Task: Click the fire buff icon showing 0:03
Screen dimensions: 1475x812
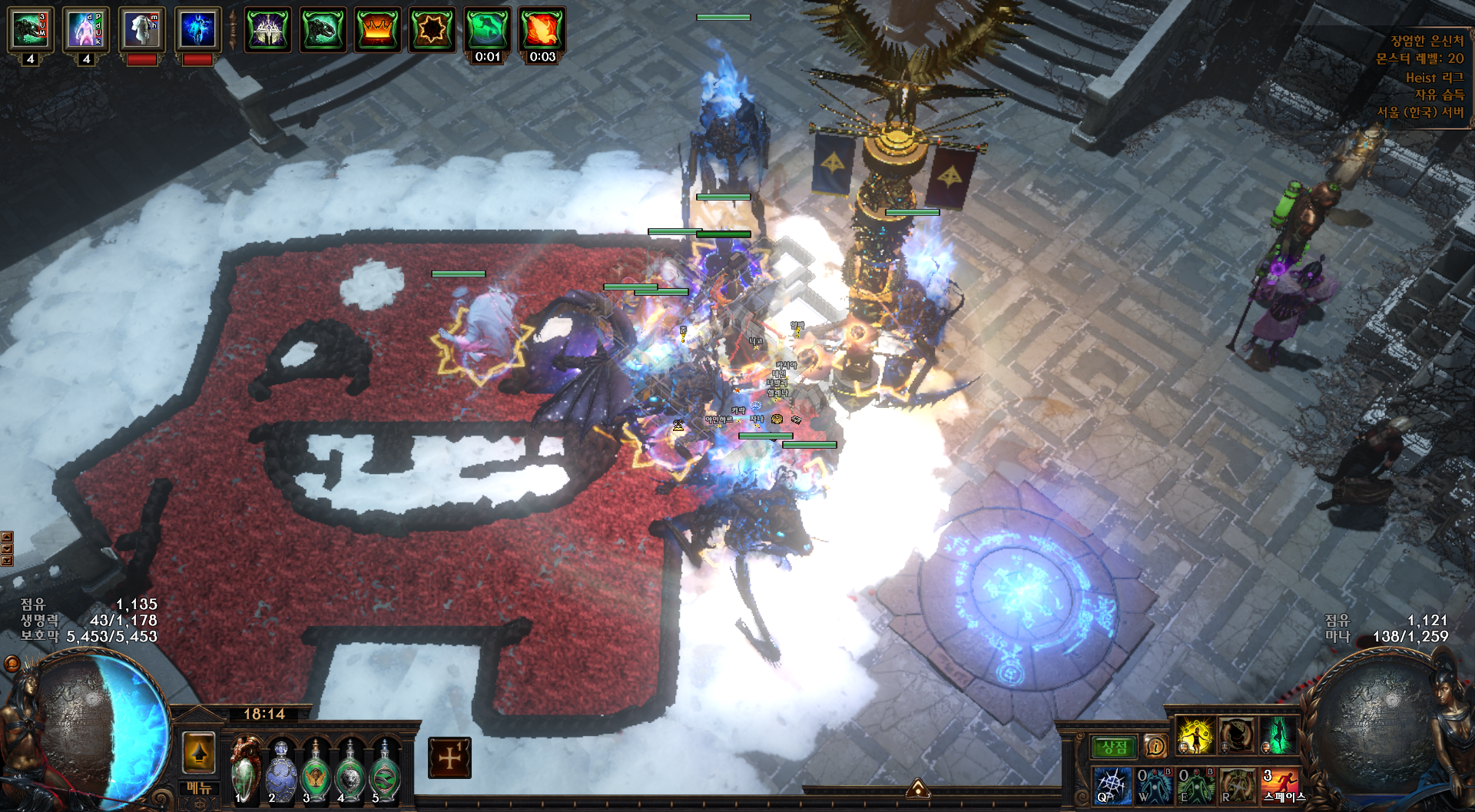Action: pyautogui.click(x=542, y=30)
